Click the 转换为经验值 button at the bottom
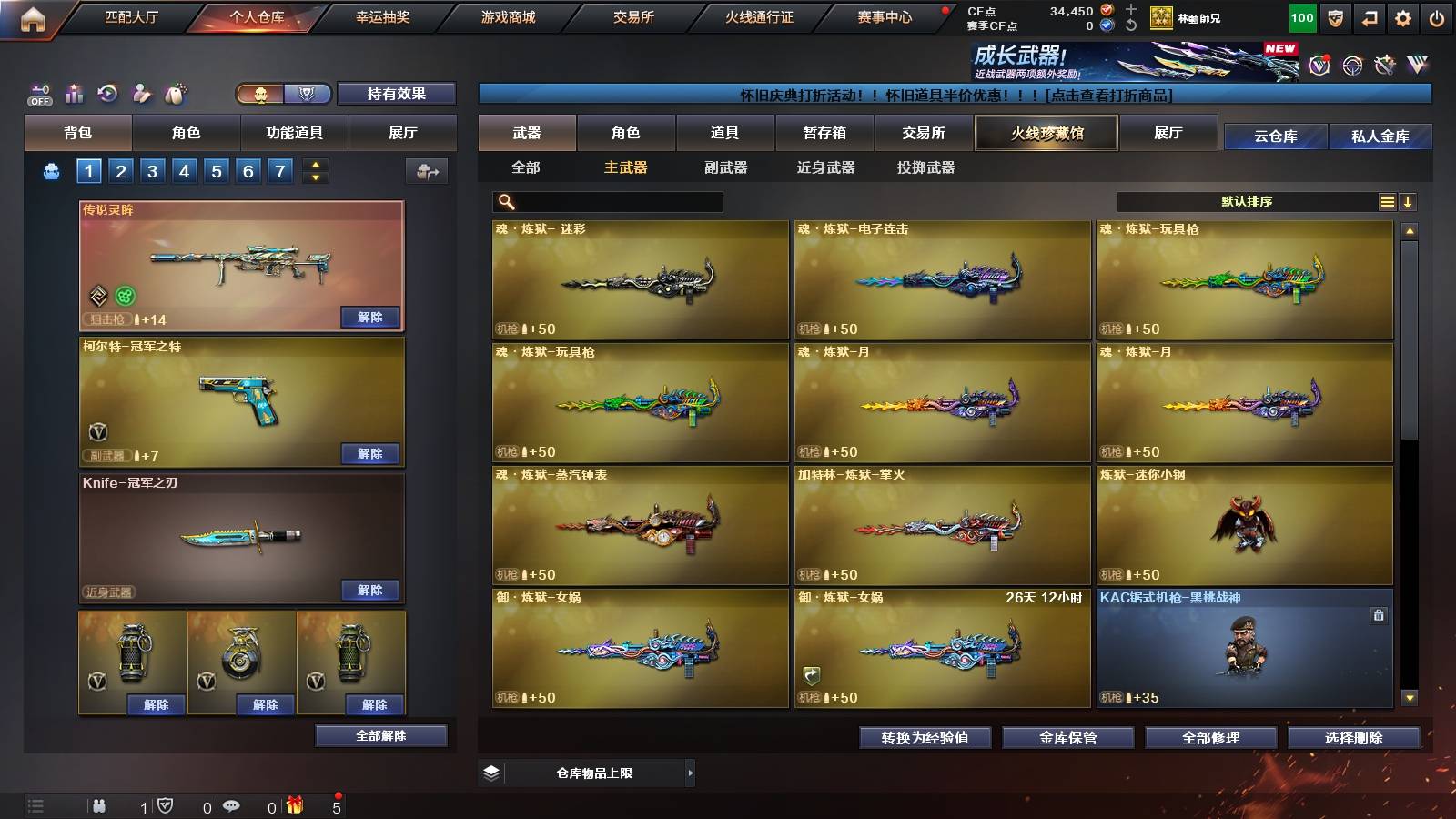The image size is (1456, 819). click(923, 738)
